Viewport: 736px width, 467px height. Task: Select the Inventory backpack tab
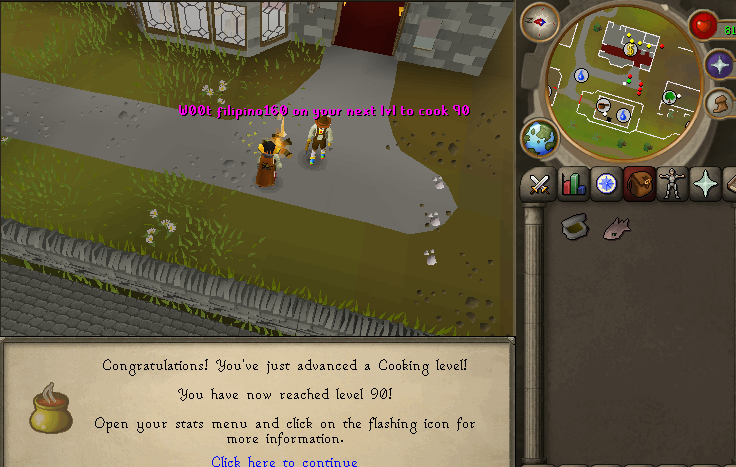coord(639,184)
